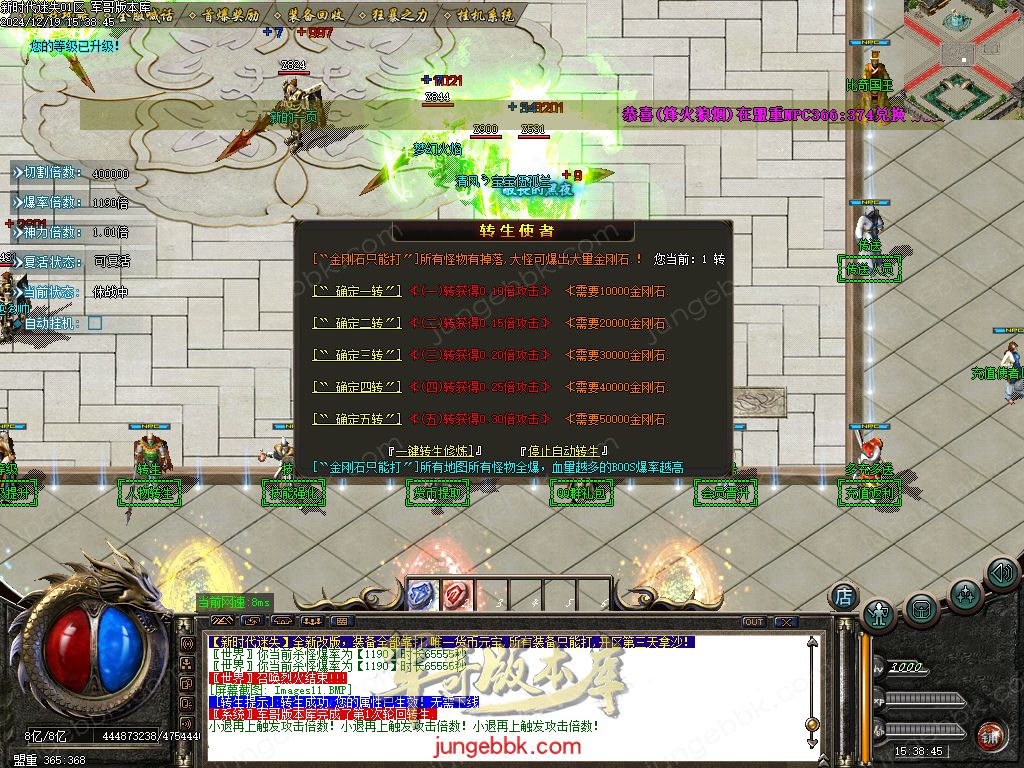Screen dimensions: 1024x768
Task: Use the blue rune hotbar item
Action: tap(422, 594)
